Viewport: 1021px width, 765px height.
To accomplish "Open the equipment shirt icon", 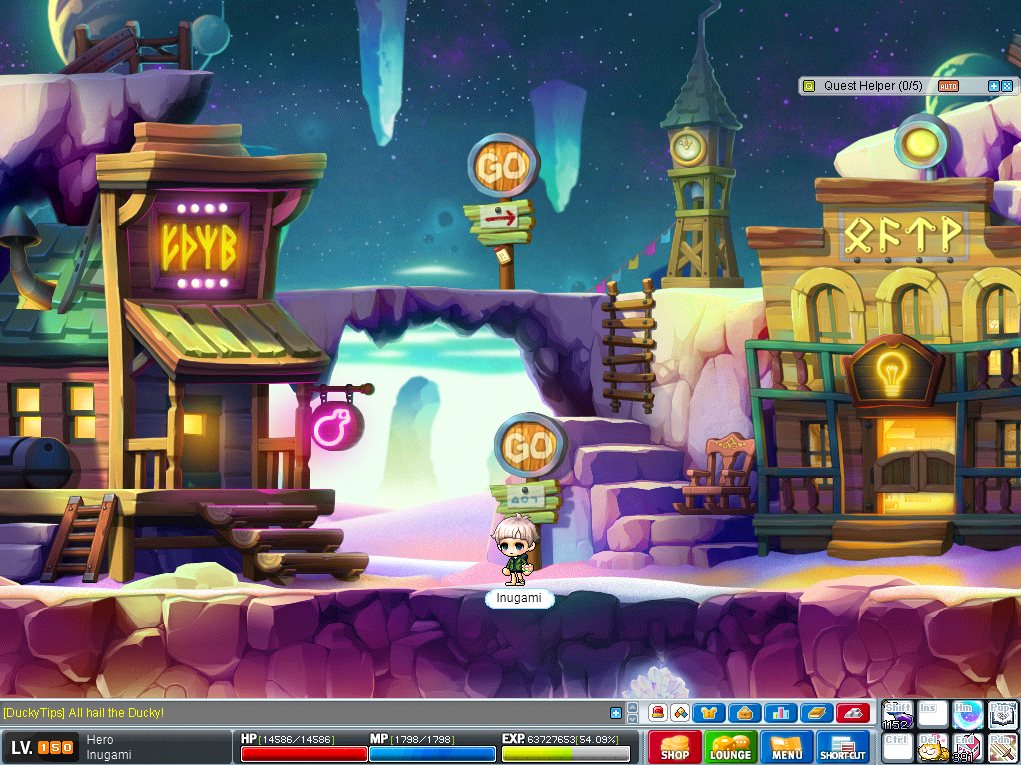I will click(710, 713).
